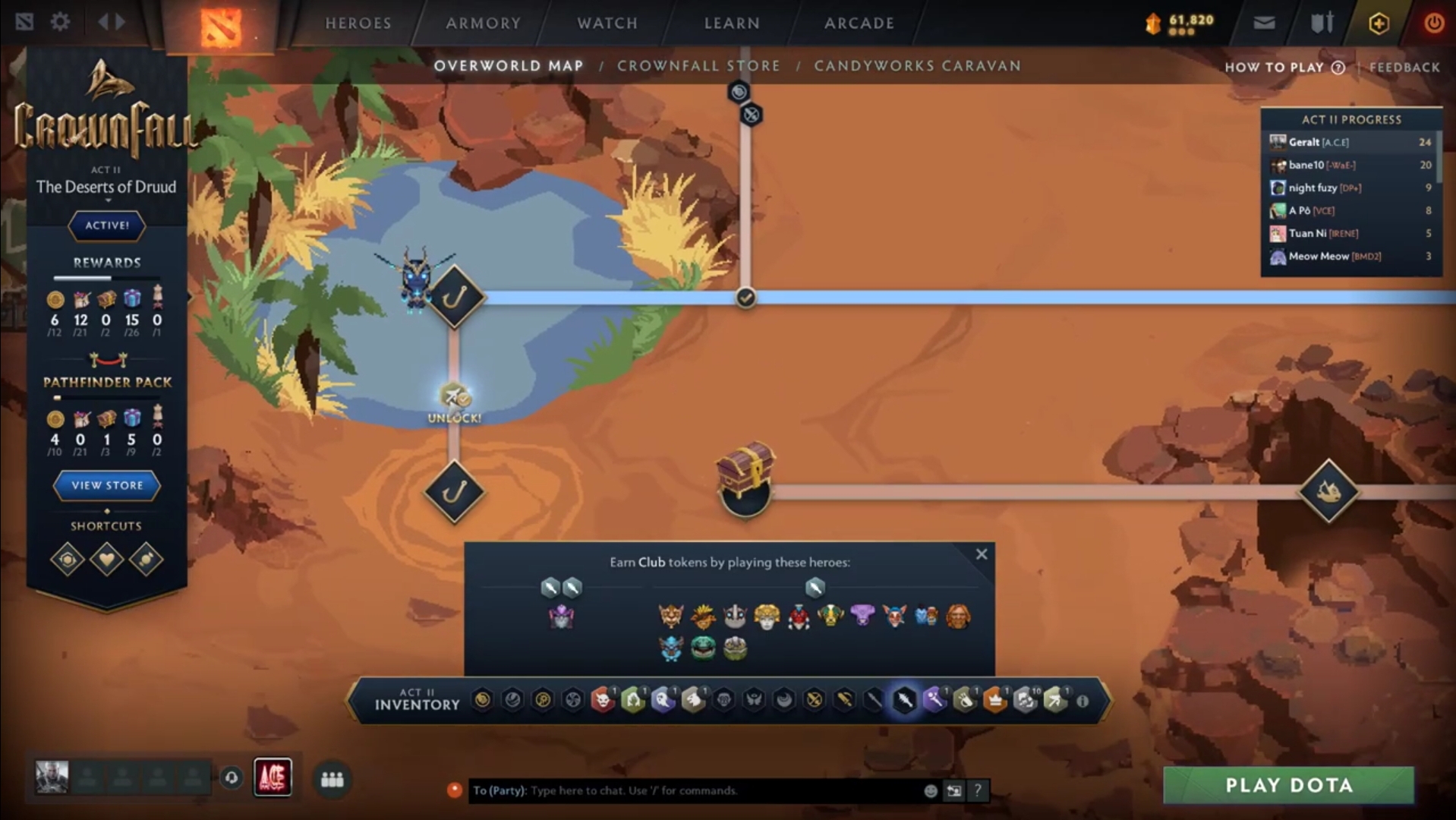Open the mail notifications envelope icon
Viewport: 1456px width, 820px height.
1263,23
